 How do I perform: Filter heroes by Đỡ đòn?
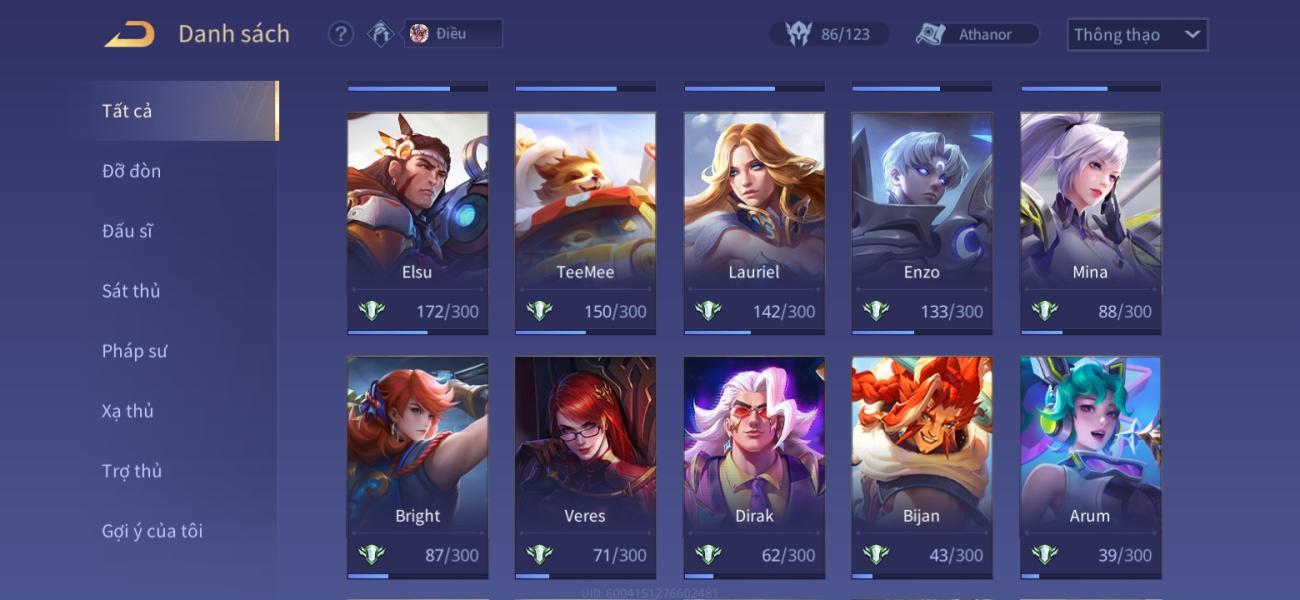coord(131,171)
